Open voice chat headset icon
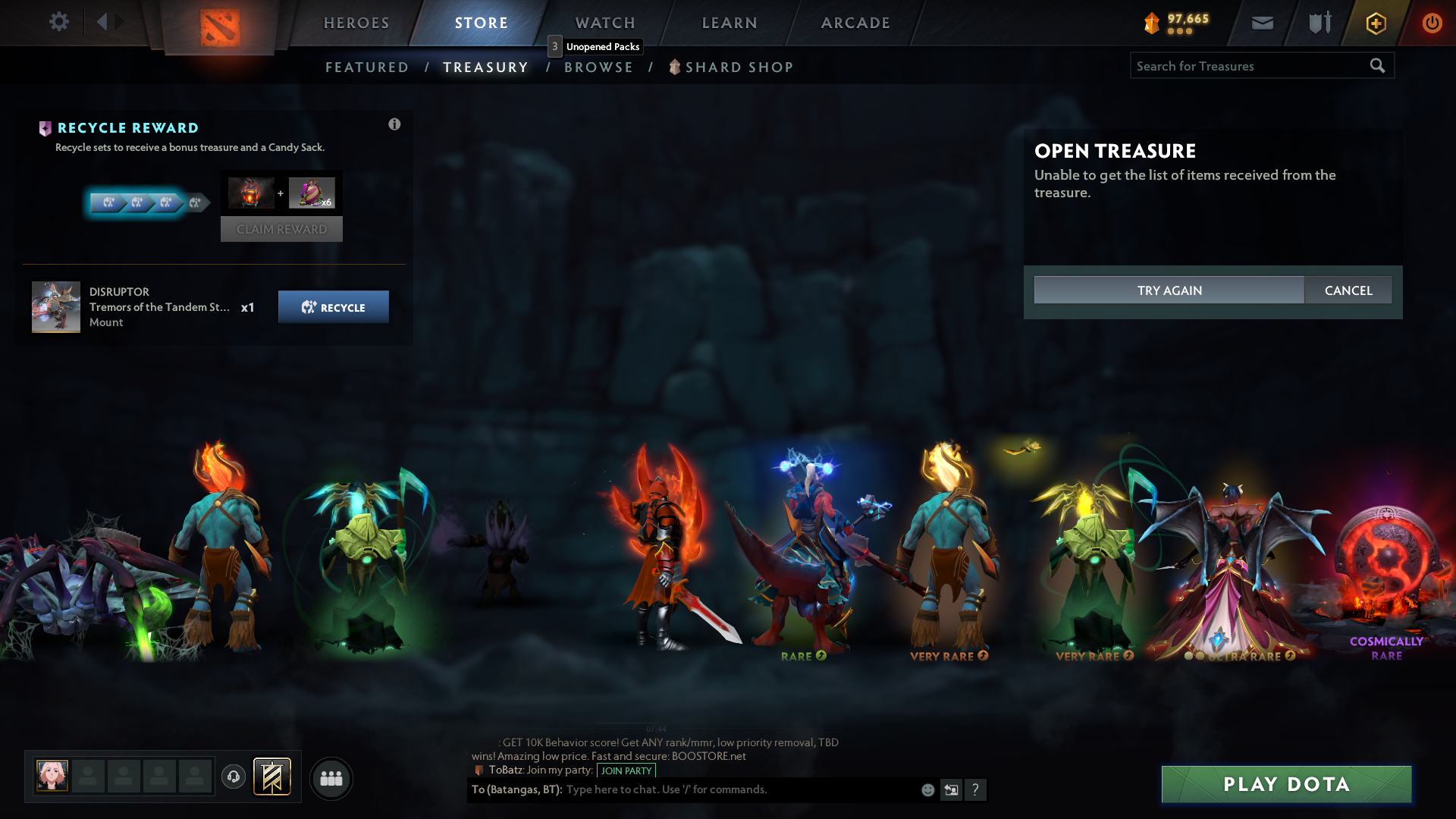Screen dimensions: 1456x819 point(233,777)
